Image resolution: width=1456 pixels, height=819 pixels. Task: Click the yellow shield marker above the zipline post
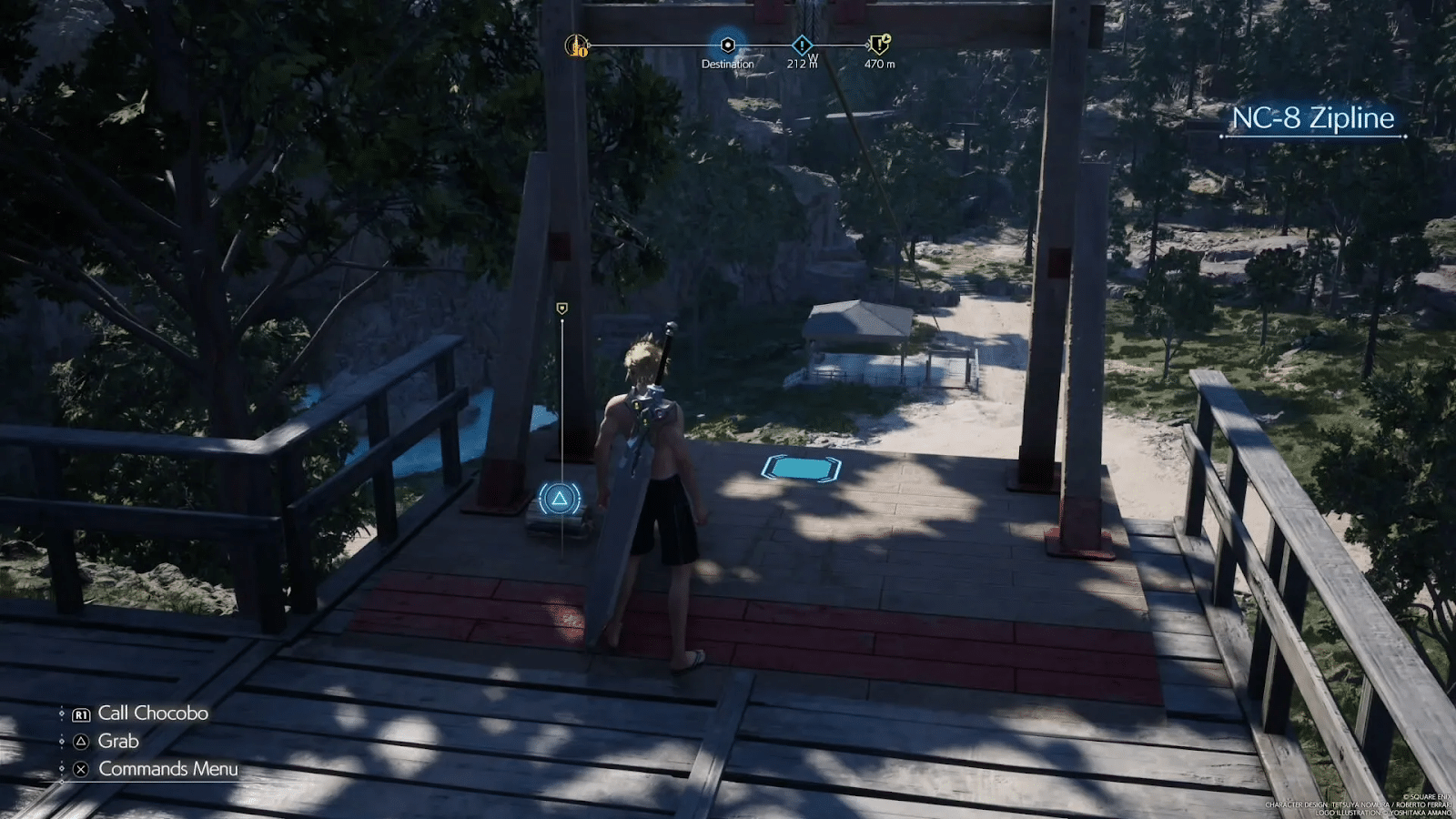561,307
